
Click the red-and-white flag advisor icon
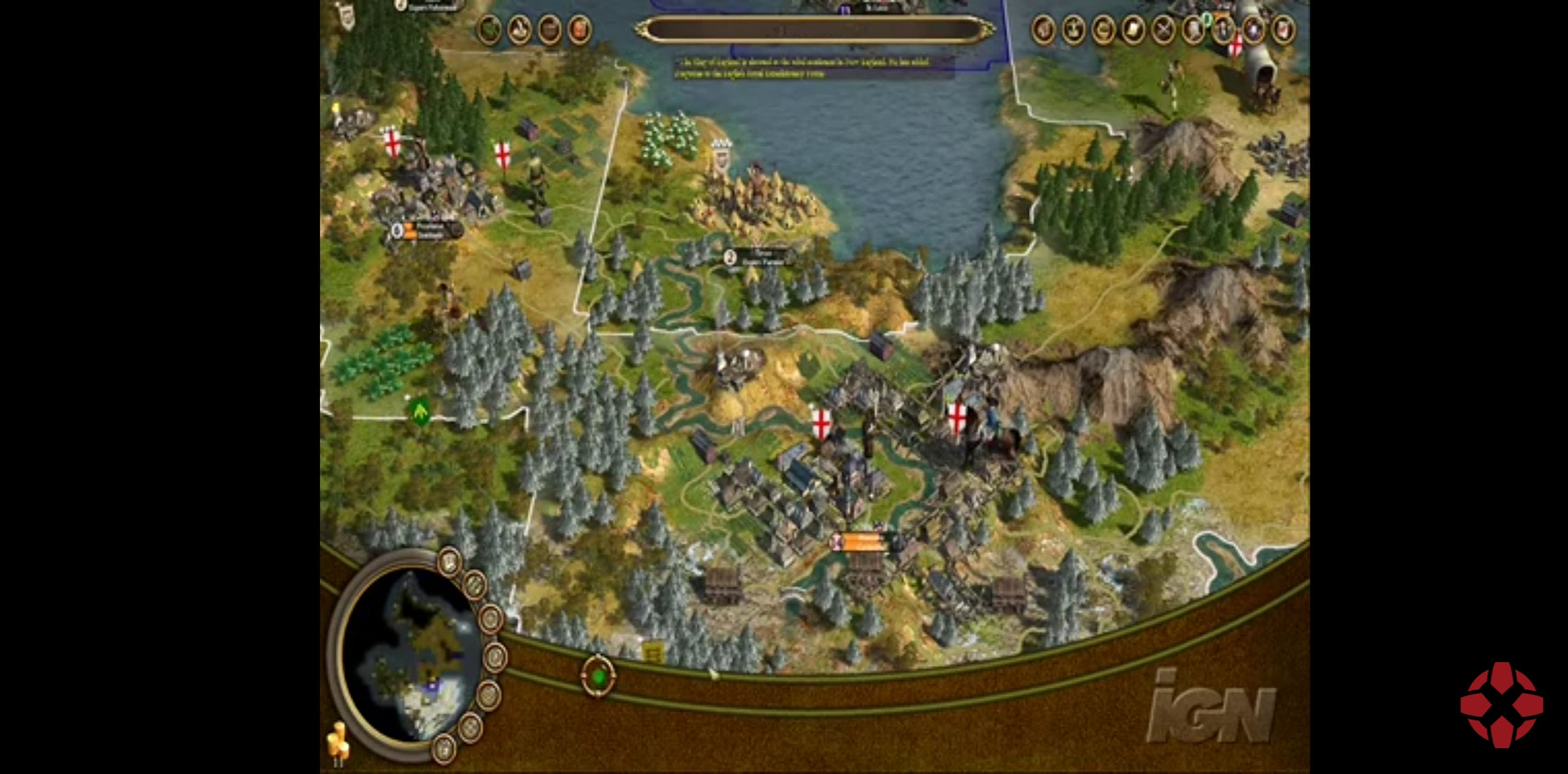[x=1283, y=30]
